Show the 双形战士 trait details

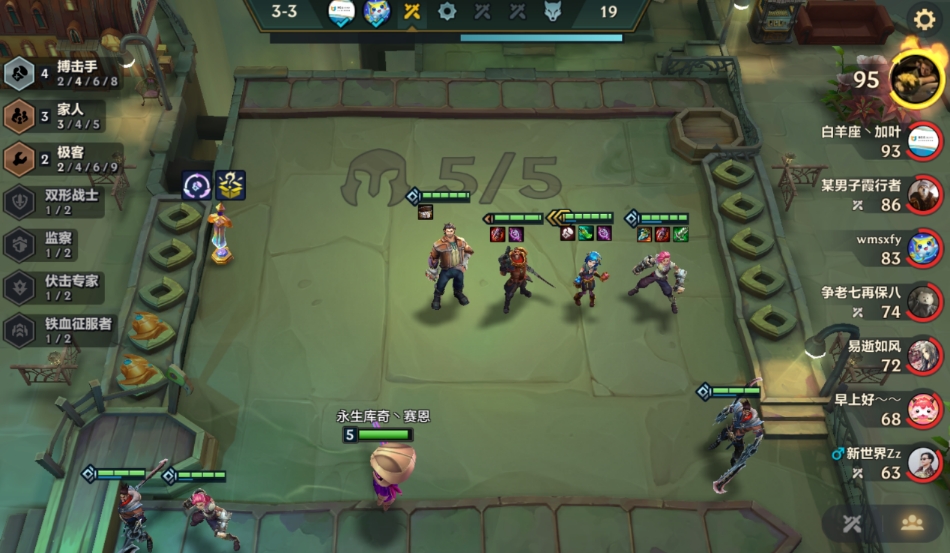(x=60, y=202)
